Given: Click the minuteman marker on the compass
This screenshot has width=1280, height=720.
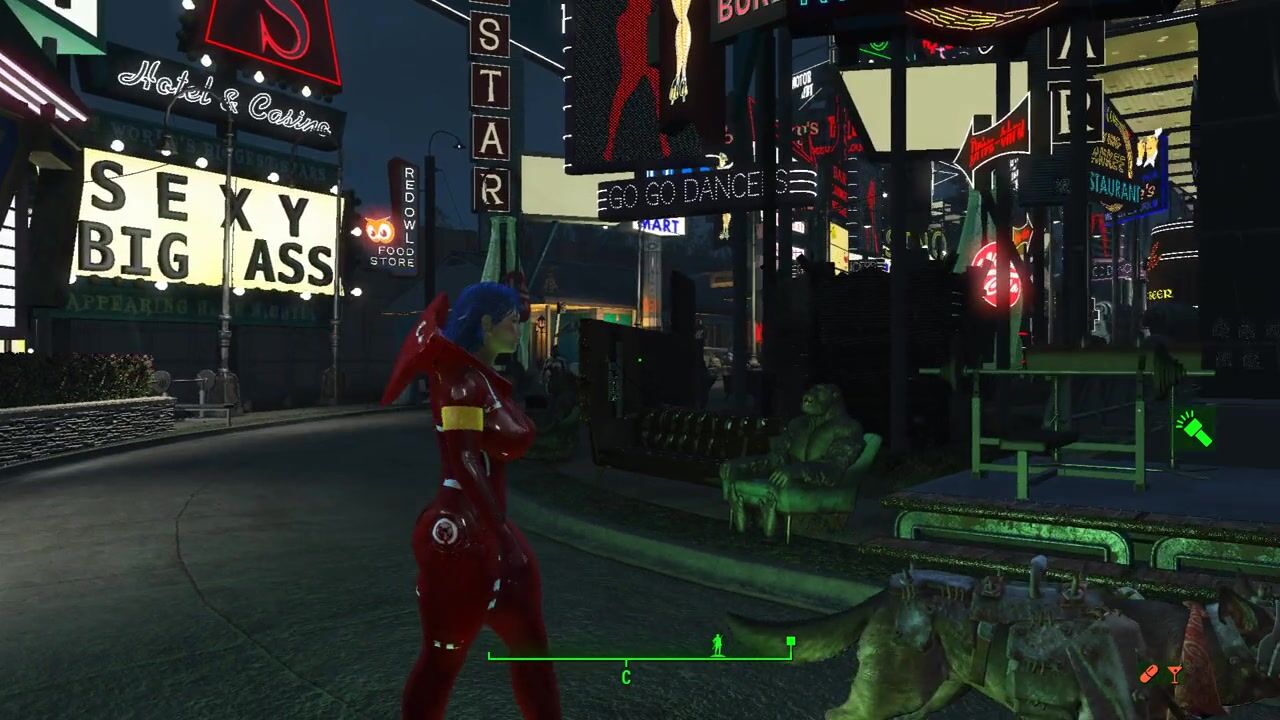Looking at the screenshot, I should pos(717,645).
